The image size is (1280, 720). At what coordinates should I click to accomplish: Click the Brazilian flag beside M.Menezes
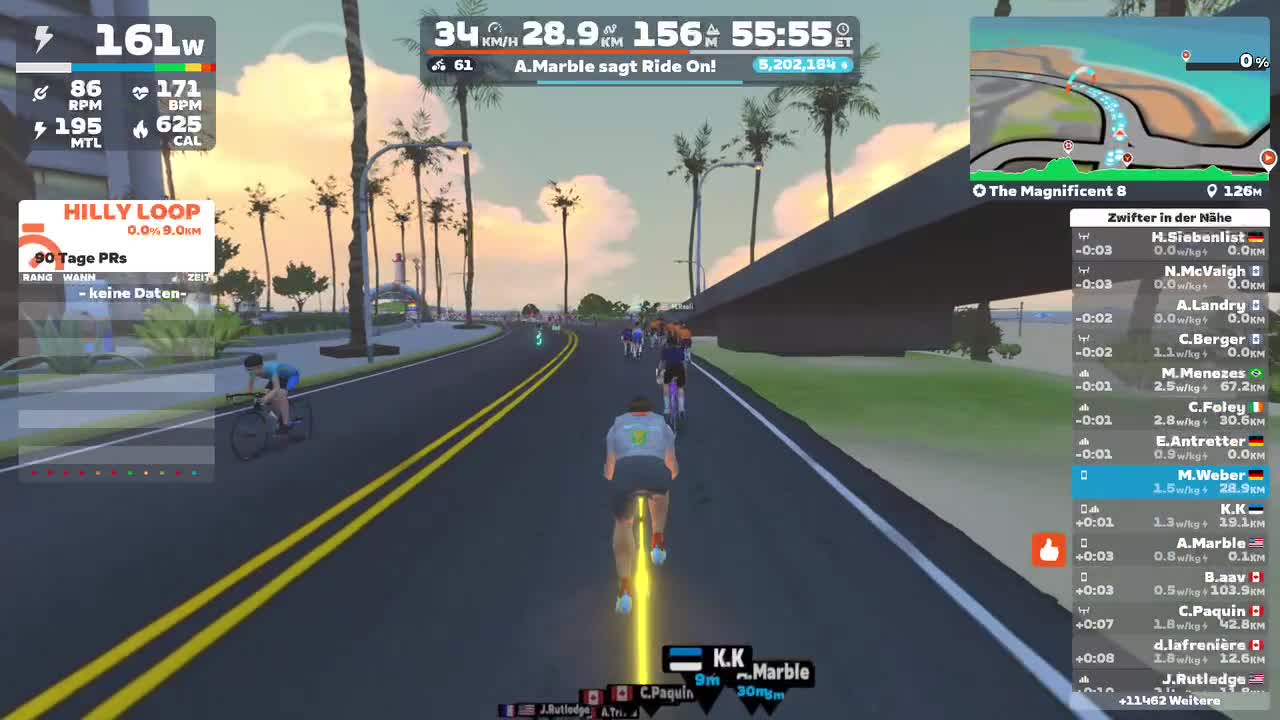[1256, 373]
